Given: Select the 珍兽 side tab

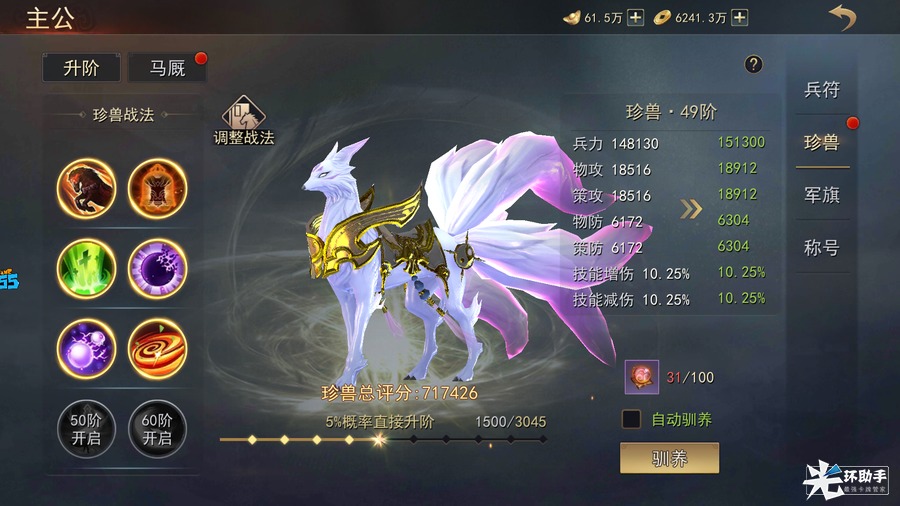Looking at the screenshot, I should tap(822, 142).
